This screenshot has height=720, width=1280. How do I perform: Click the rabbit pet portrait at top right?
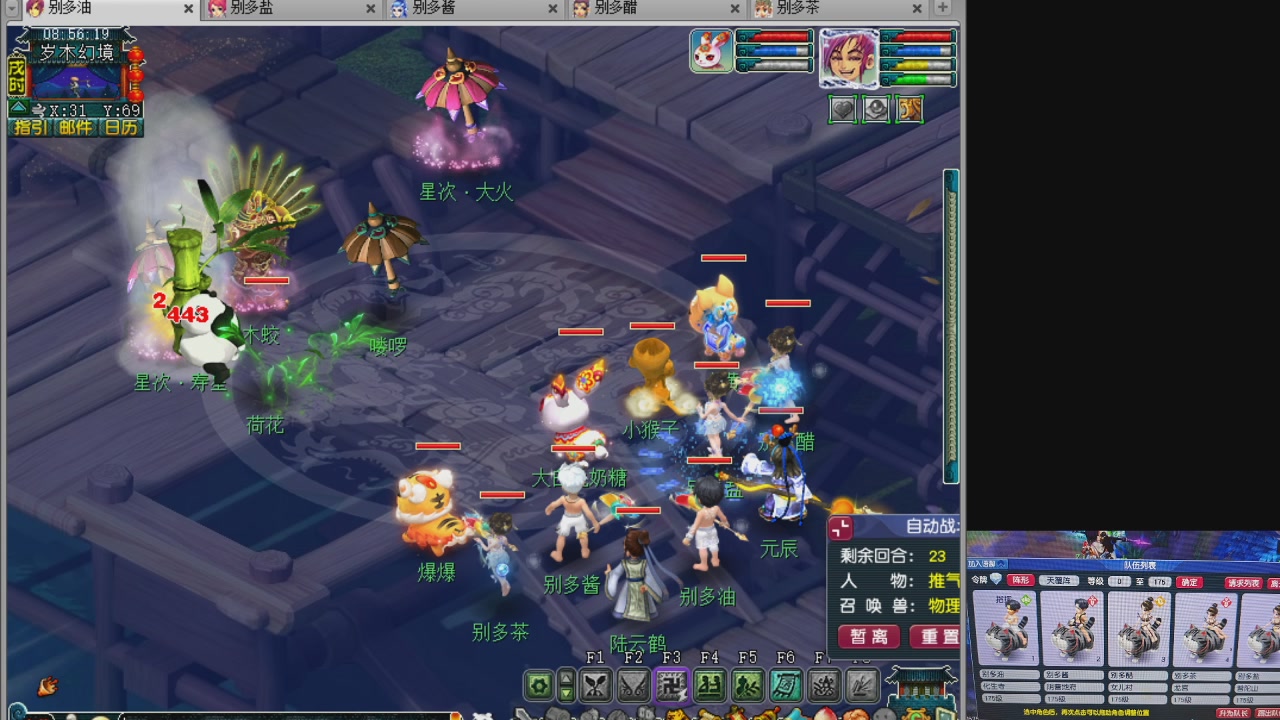point(711,50)
